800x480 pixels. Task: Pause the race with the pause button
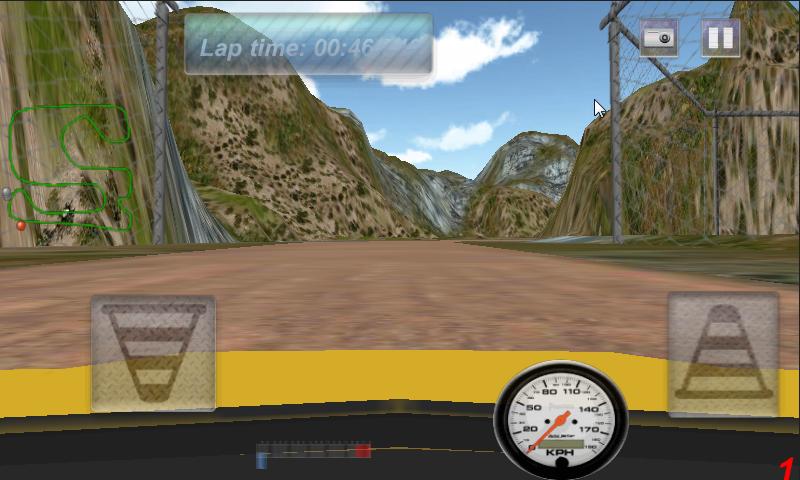click(x=720, y=38)
